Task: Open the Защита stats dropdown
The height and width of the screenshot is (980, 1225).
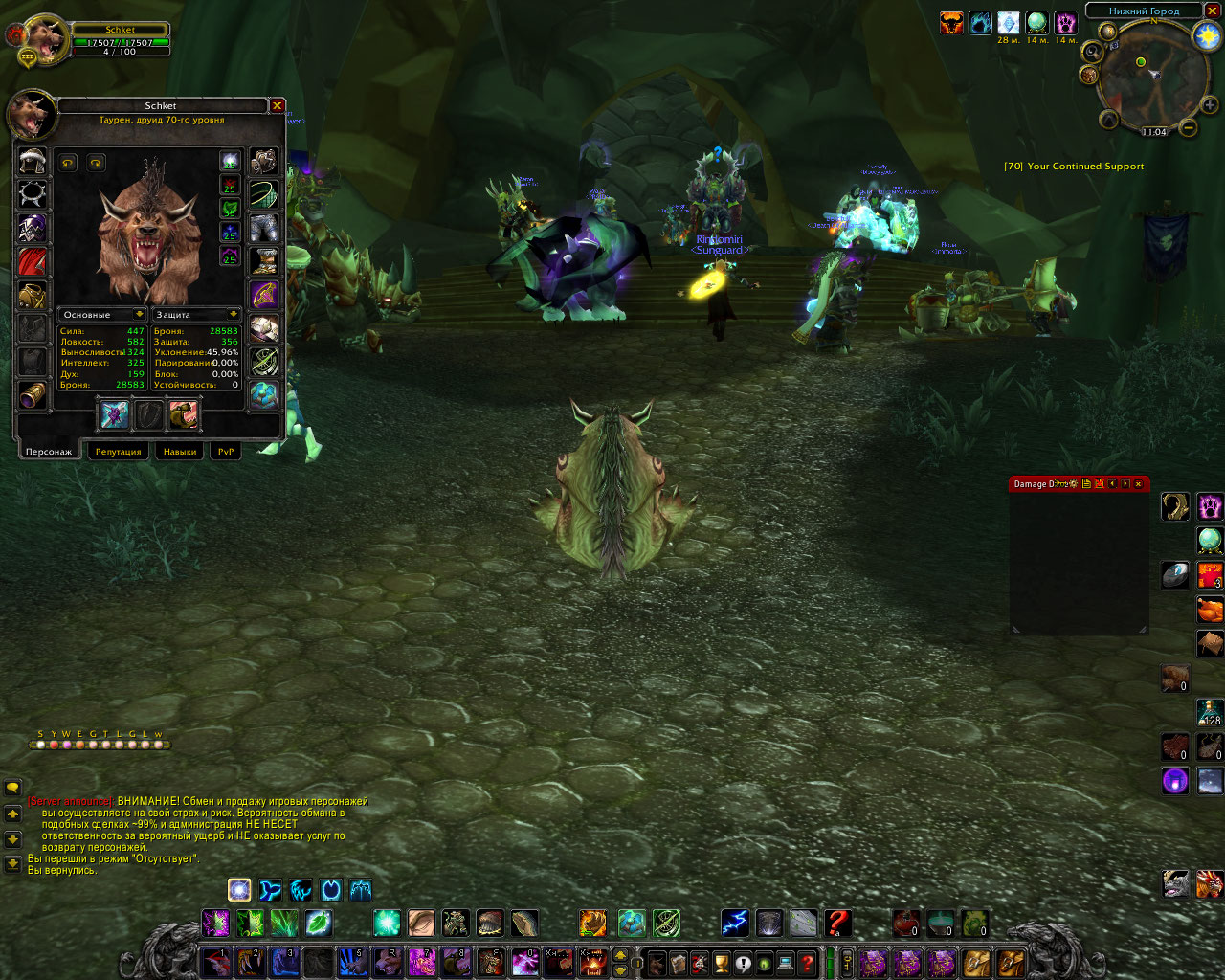Action: 233,315
